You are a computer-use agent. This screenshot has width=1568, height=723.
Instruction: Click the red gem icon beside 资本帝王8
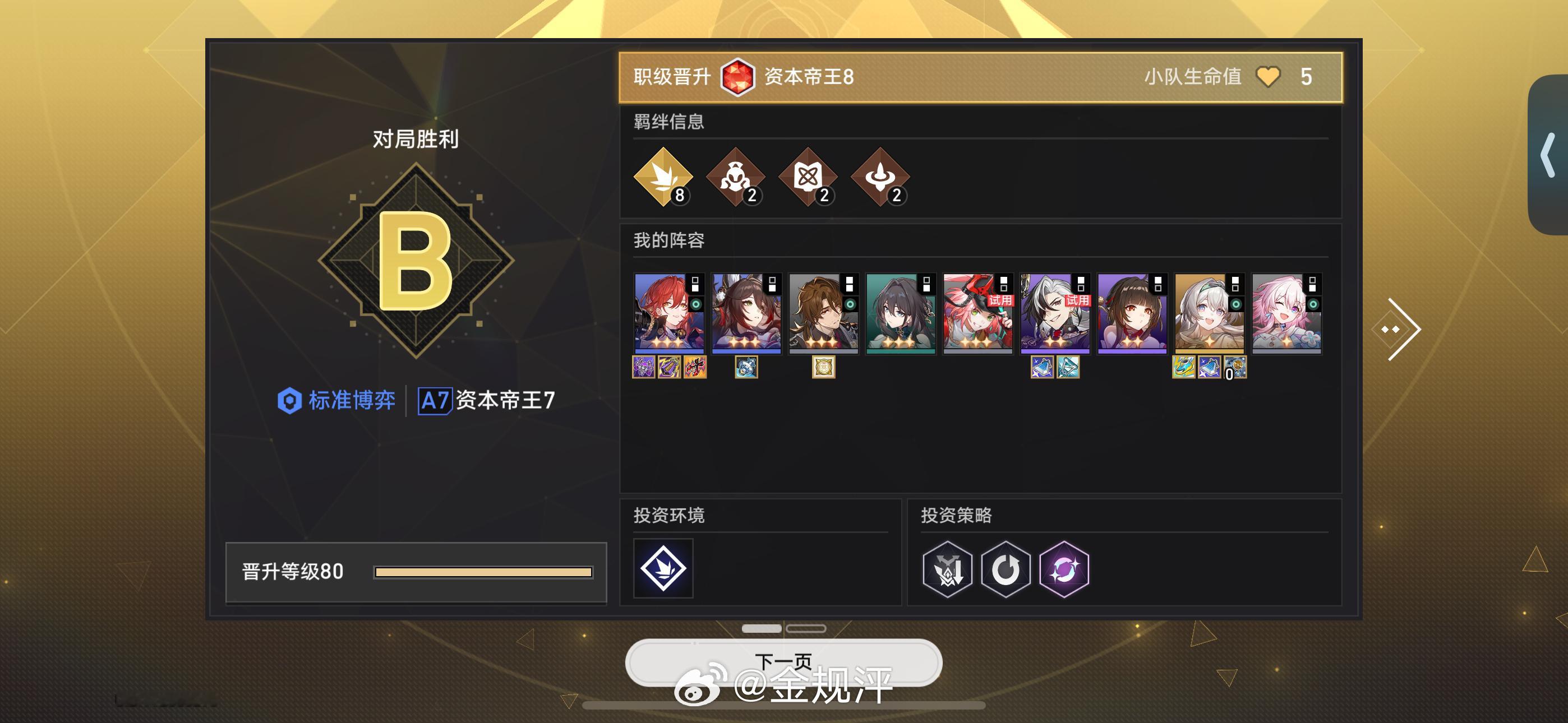pyautogui.click(x=739, y=77)
